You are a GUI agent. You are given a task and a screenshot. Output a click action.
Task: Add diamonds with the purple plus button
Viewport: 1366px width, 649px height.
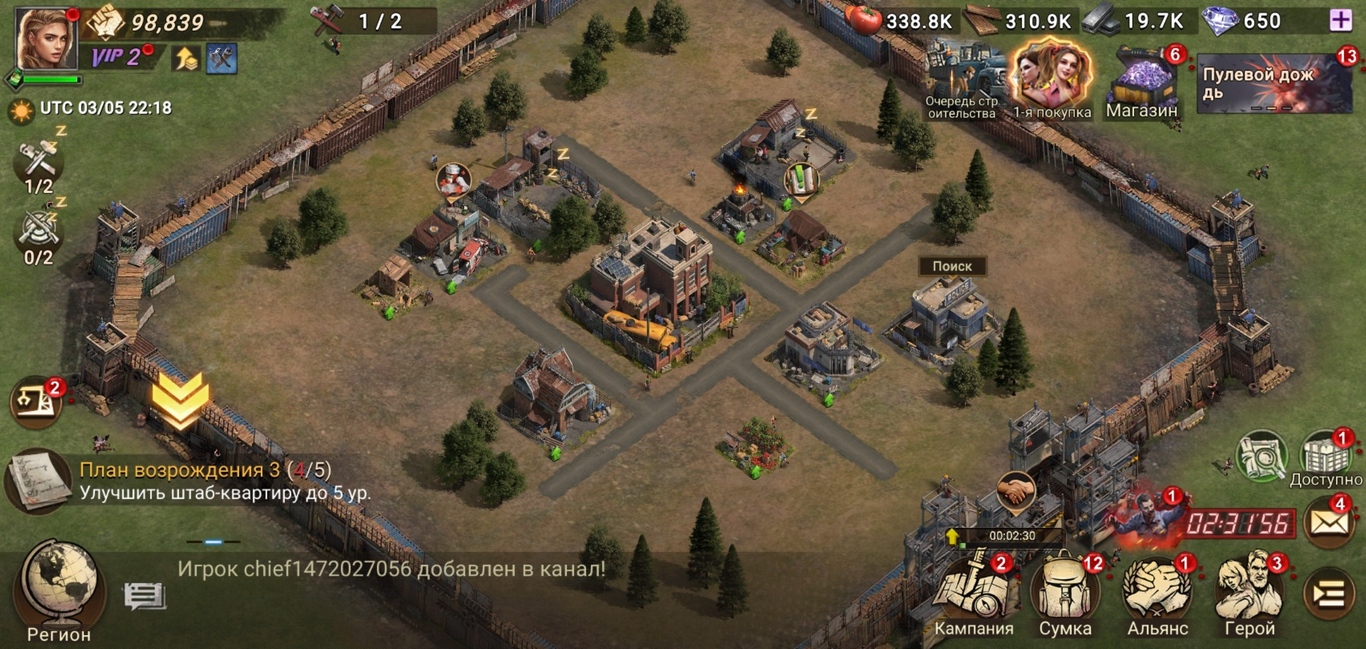tap(1340, 20)
